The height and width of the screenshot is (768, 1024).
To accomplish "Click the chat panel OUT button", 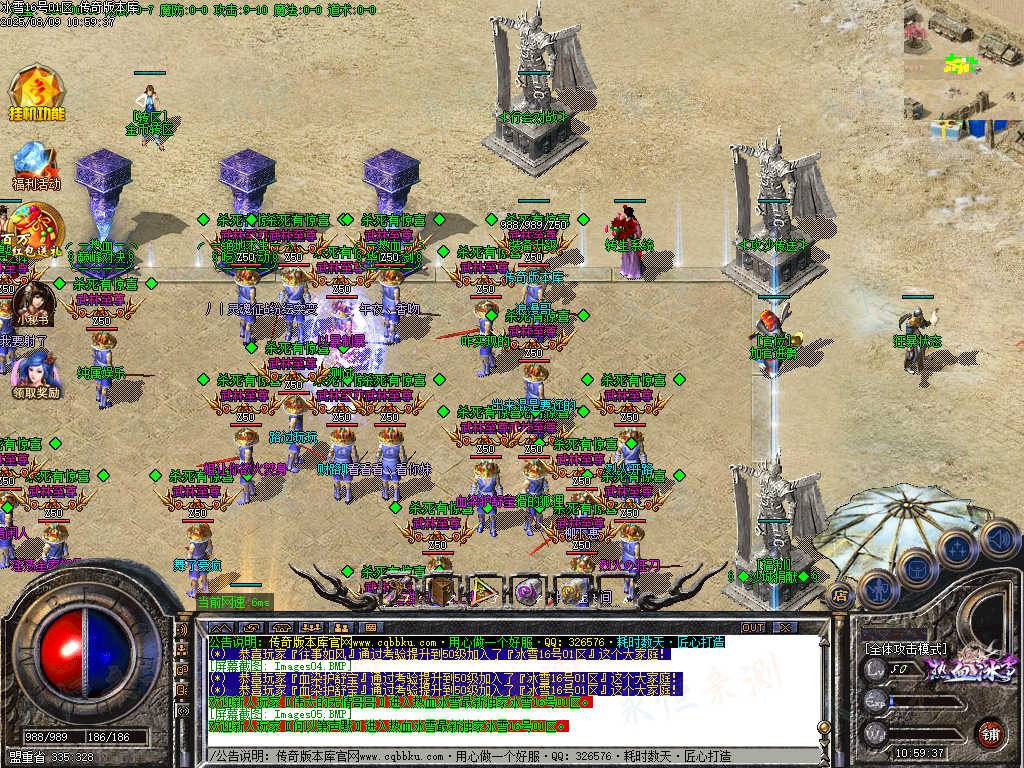I will 753,627.
